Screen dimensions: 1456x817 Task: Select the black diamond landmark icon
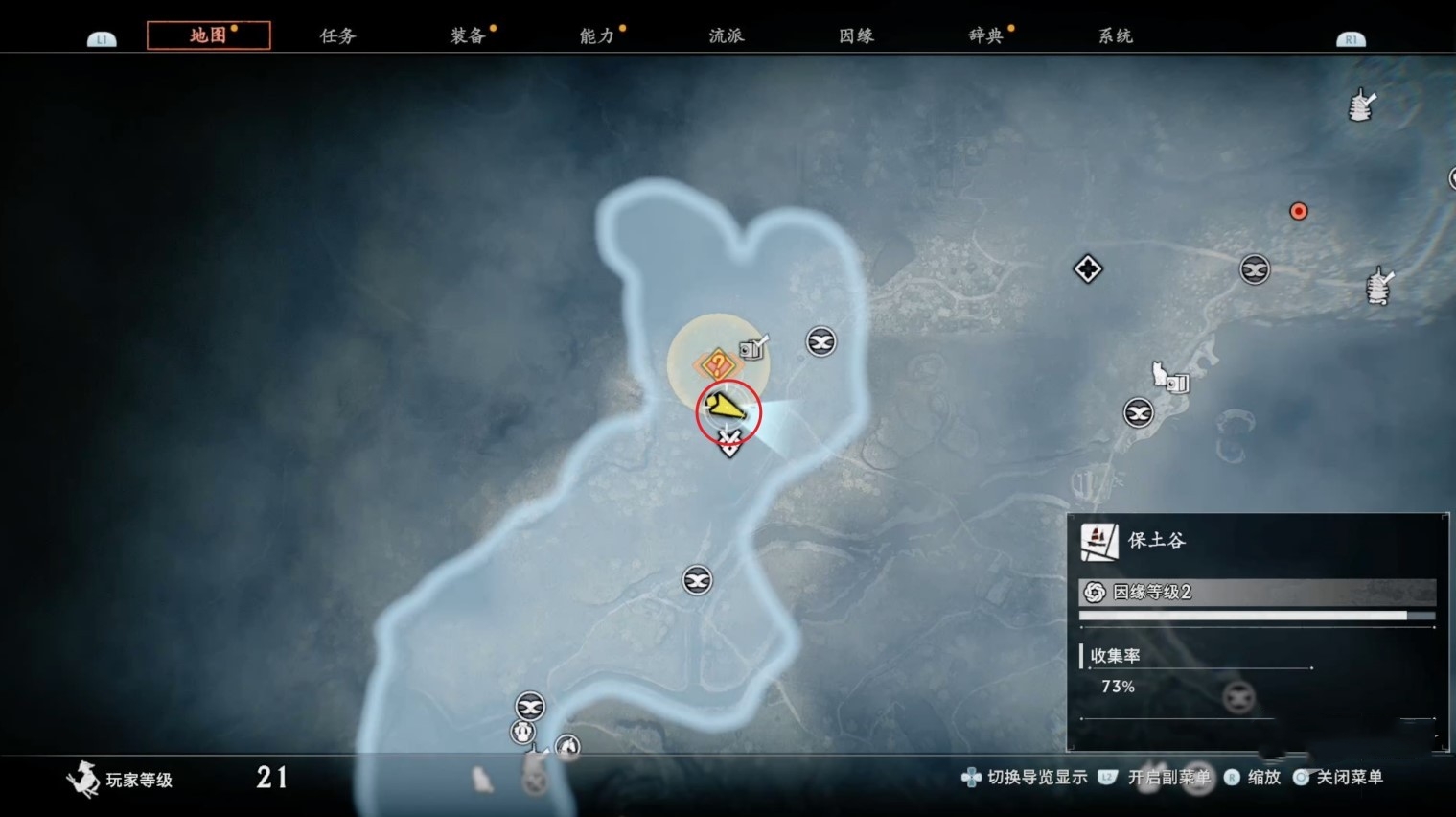(x=1088, y=269)
